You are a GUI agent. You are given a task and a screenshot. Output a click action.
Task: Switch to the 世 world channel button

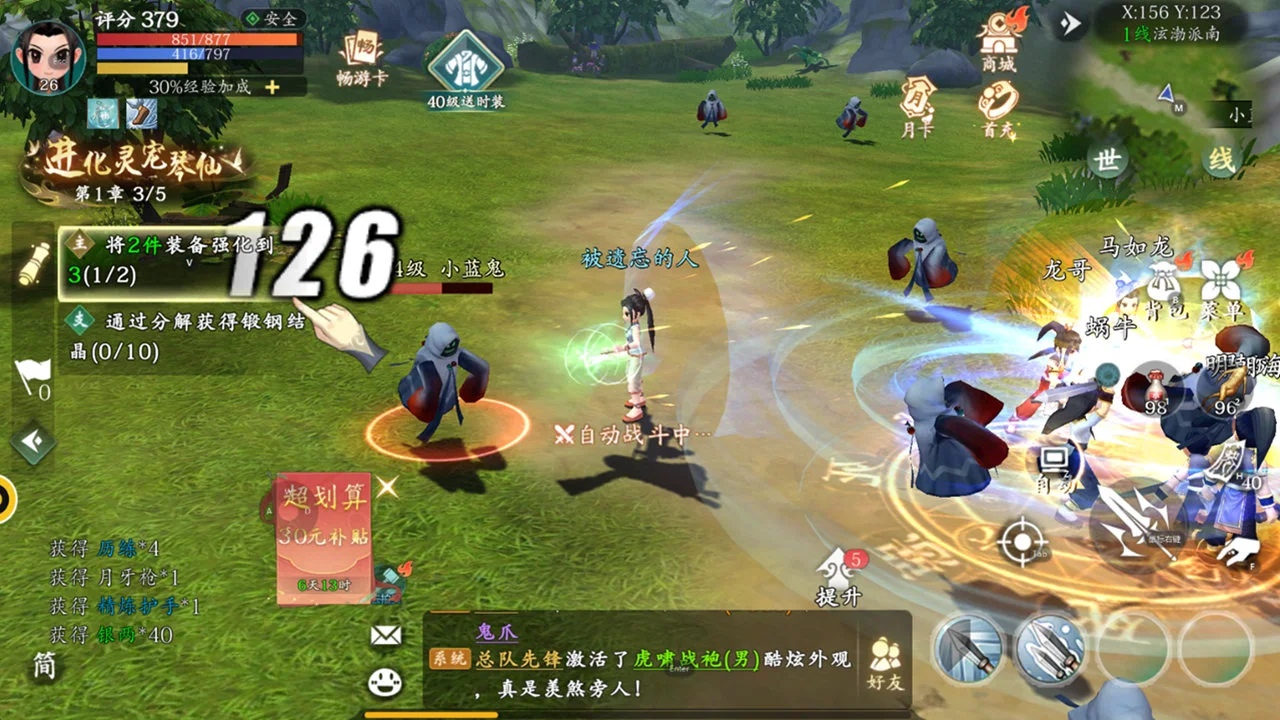(x=1107, y=159)
